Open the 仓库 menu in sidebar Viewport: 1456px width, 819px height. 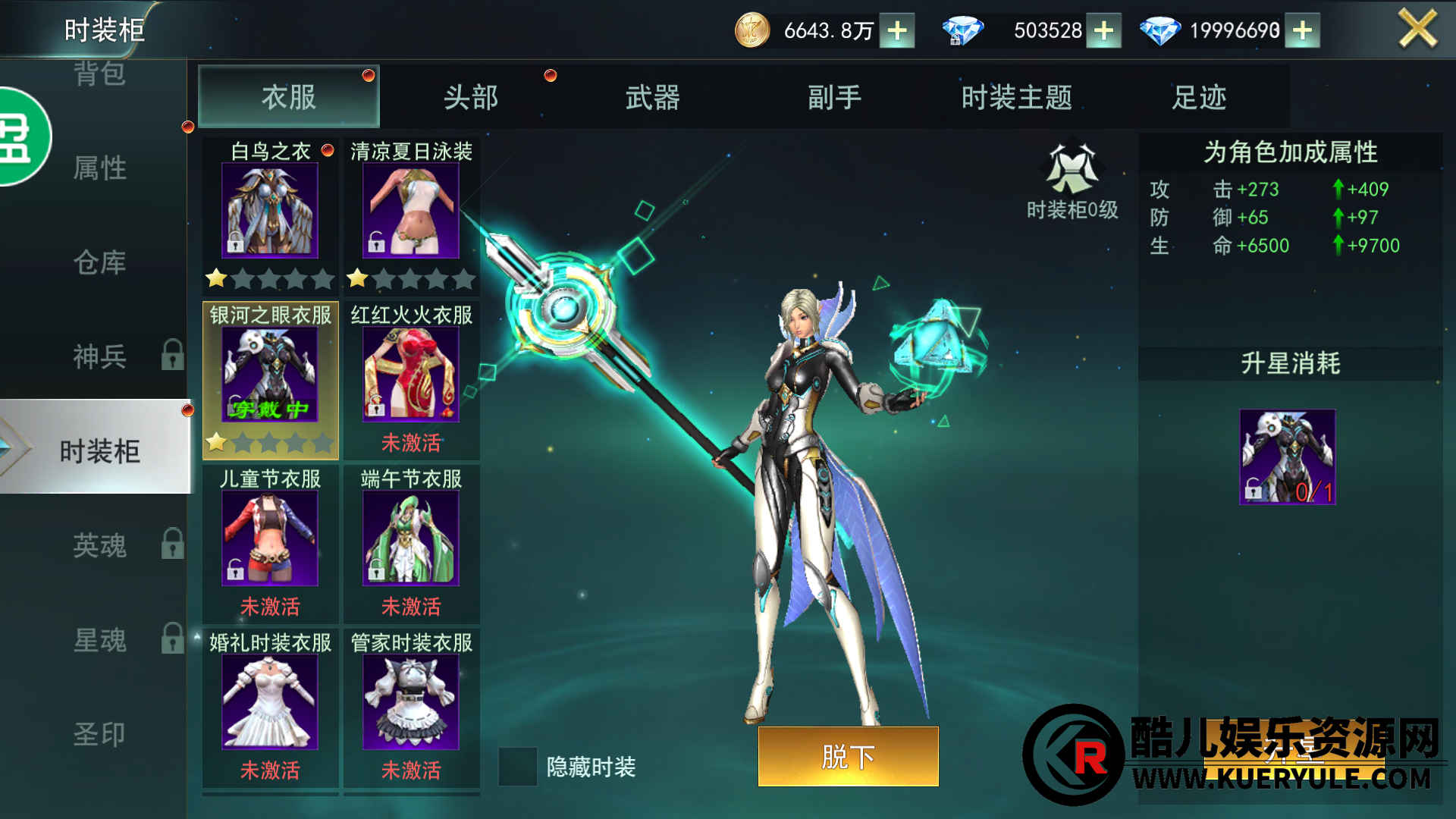[99, 262]
